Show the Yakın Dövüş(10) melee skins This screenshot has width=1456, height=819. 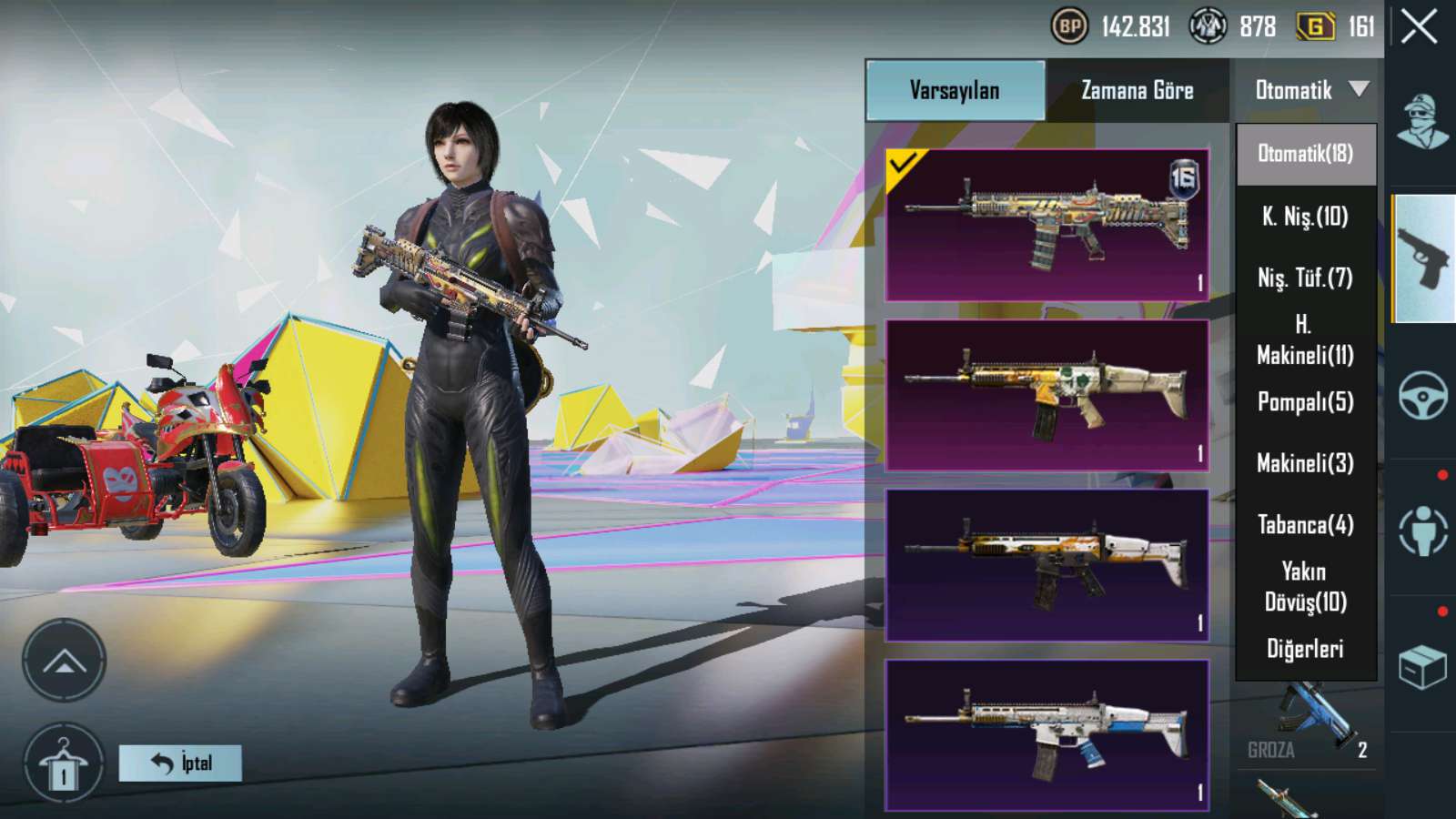(1305, 587)
